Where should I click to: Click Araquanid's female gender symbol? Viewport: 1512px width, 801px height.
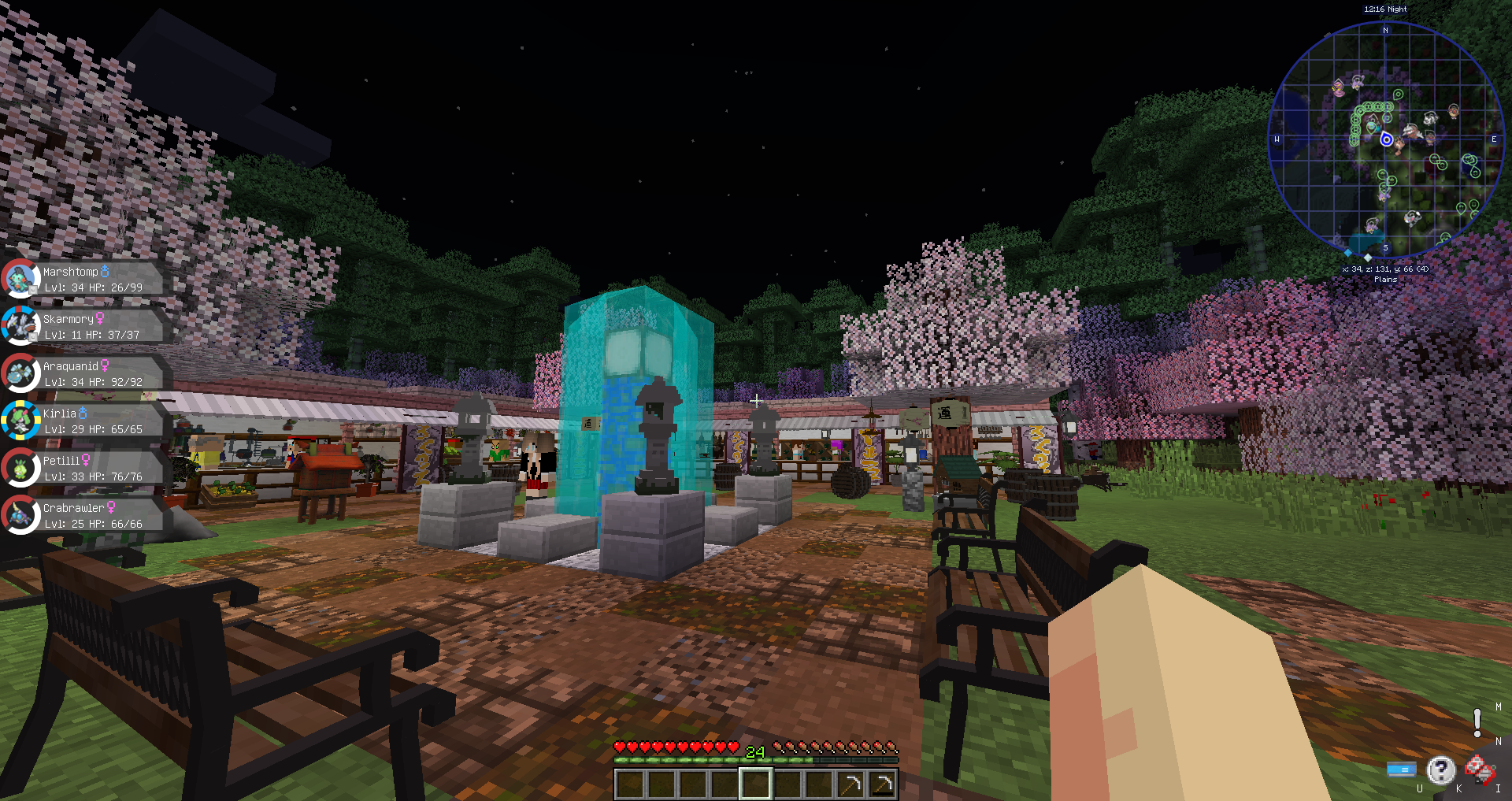click(x=105, y=367)
